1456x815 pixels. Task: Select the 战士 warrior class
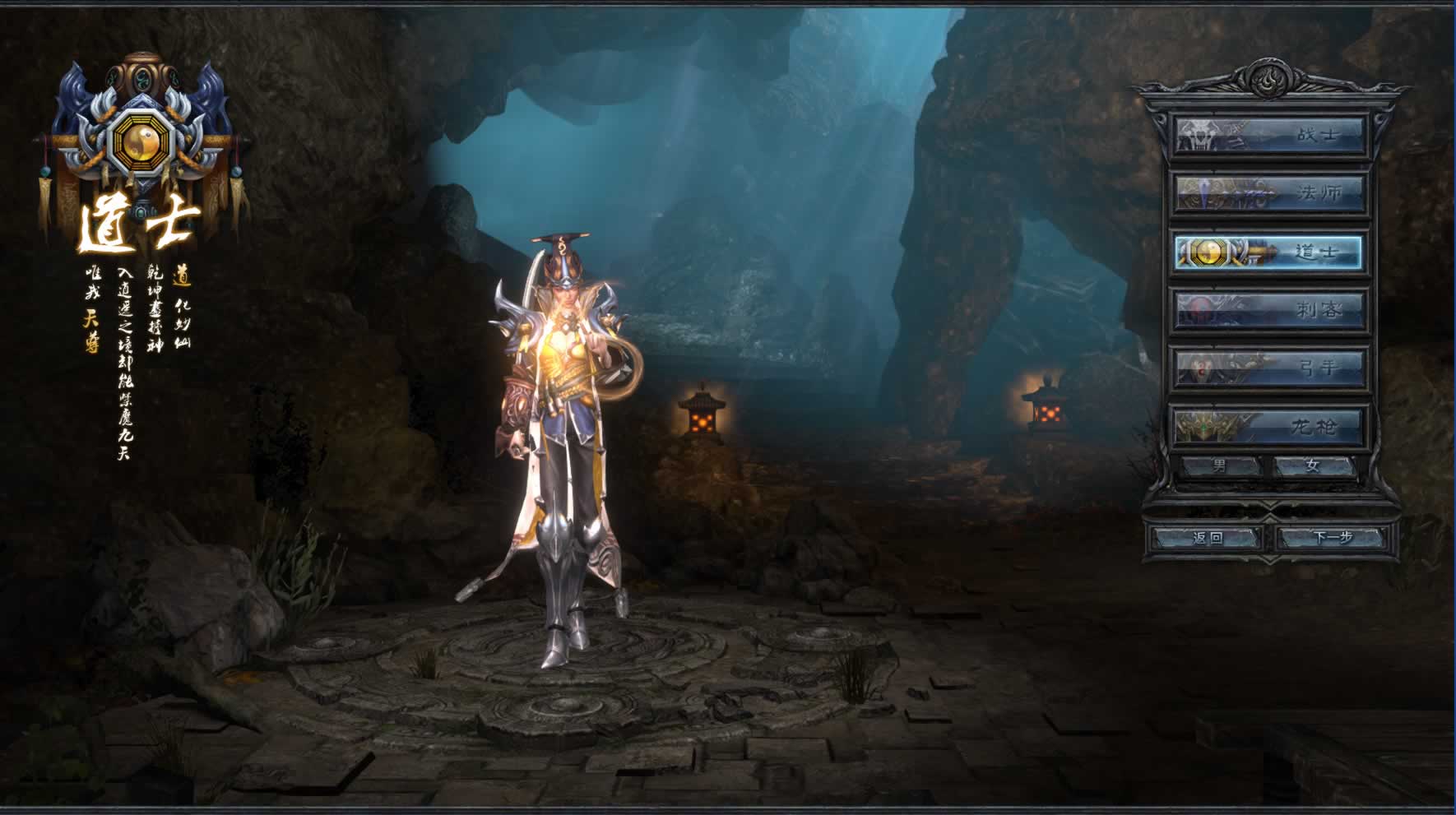click(x=1268, y=134)
